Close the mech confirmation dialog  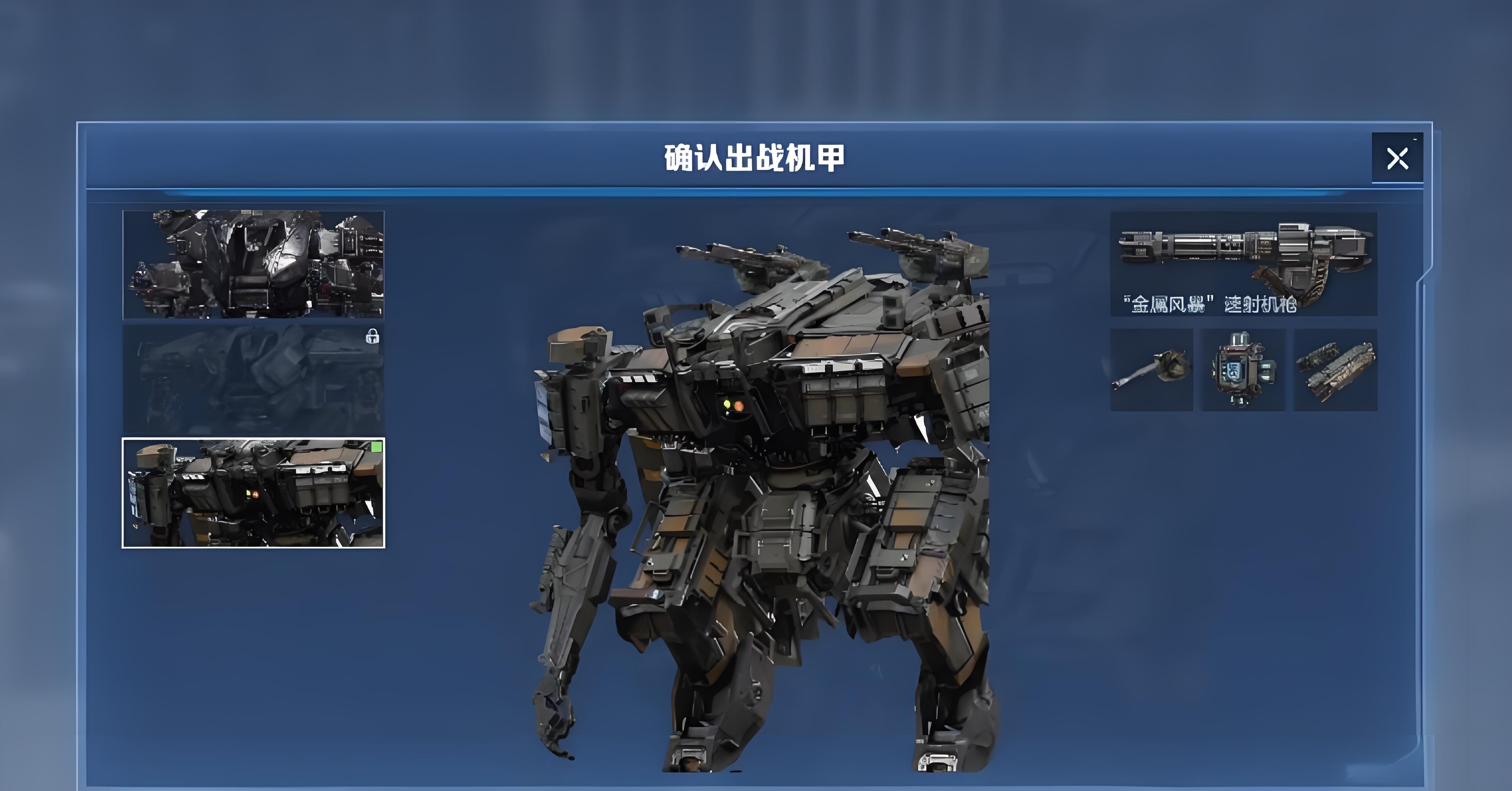(x=1397, y=158)
